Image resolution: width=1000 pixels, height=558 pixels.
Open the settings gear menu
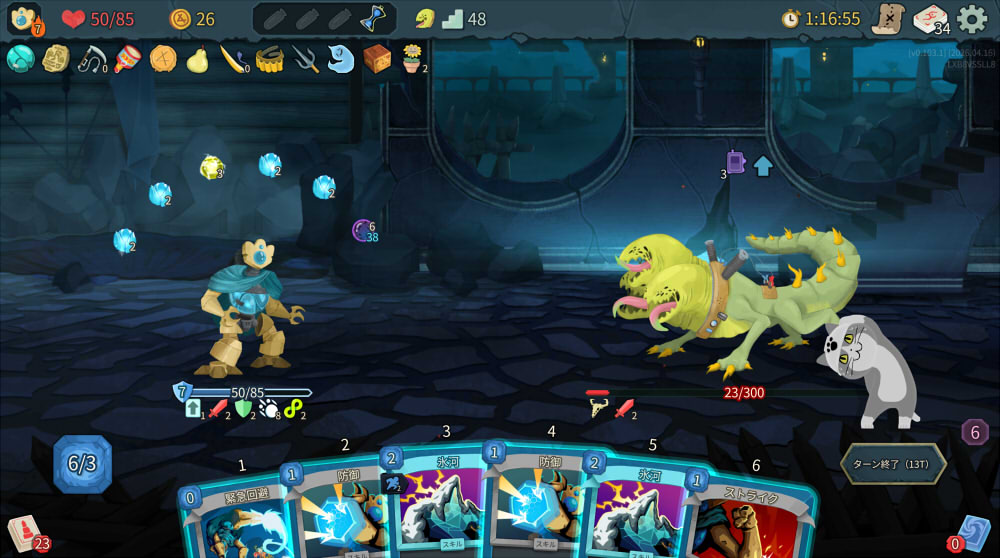pyautogui.click(x=972, y=19)
